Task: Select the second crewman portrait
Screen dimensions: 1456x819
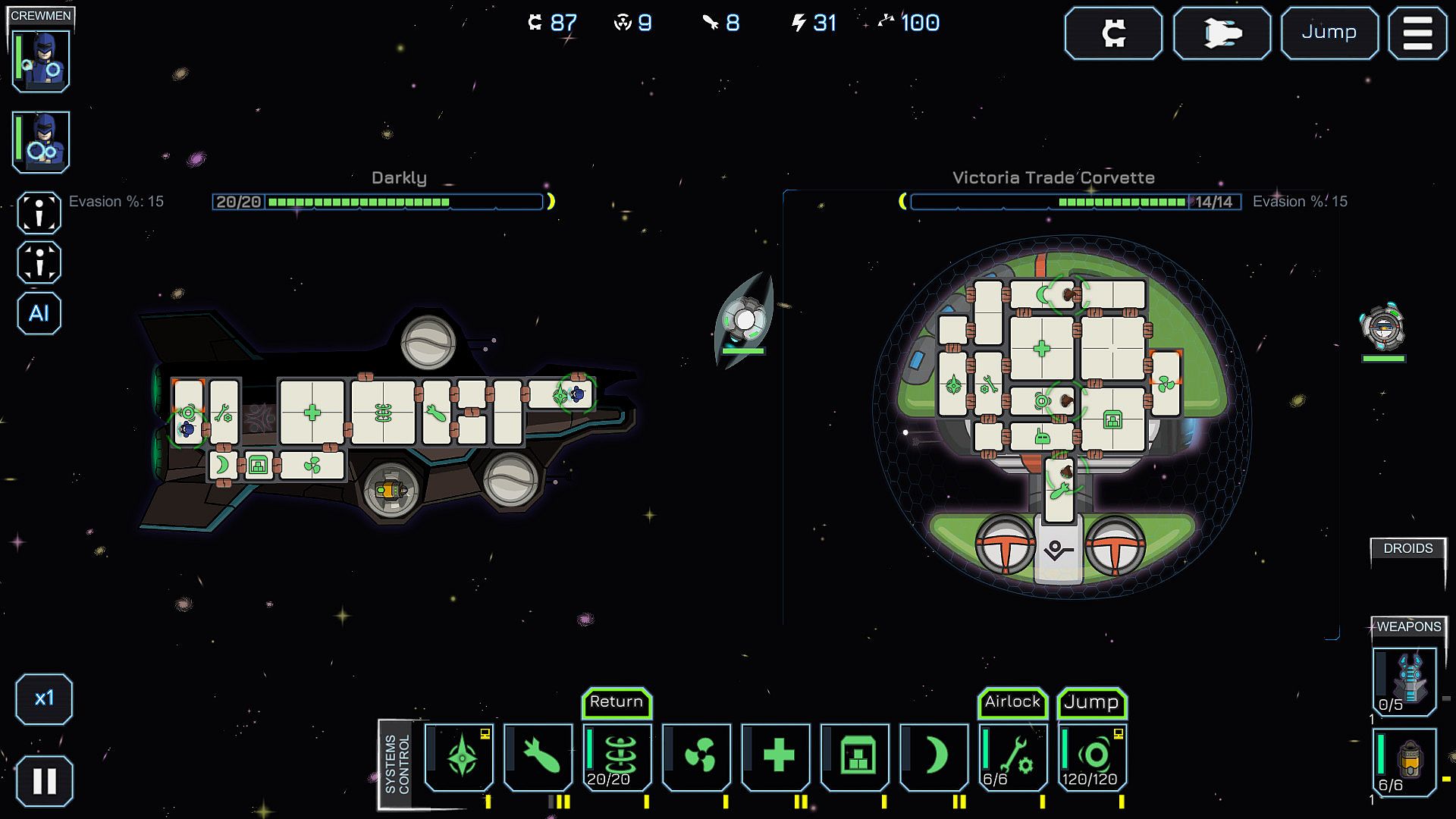Action: click(x=41, y=142)
